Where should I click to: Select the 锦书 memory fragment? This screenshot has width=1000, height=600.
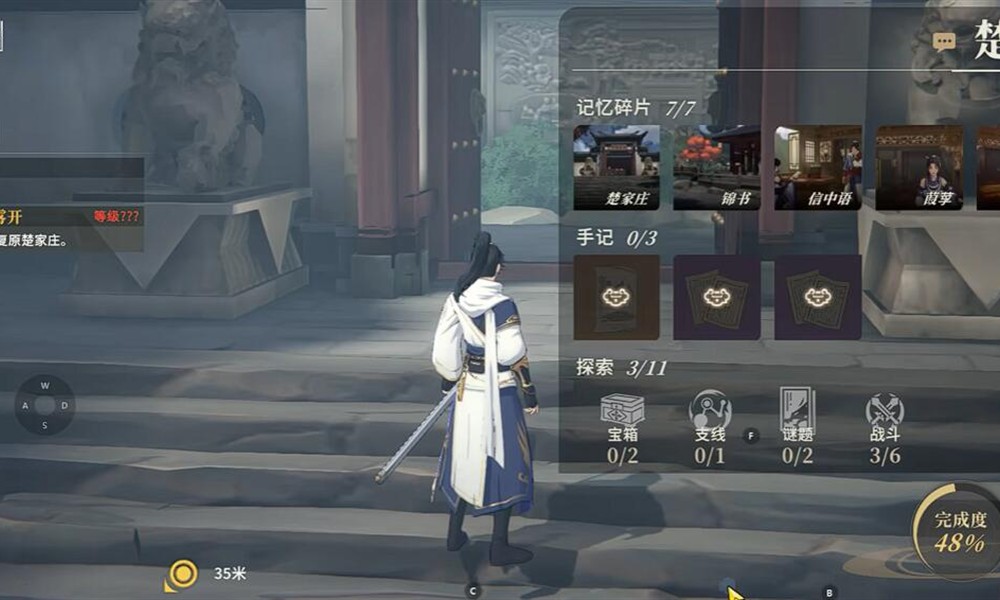pos(716,167)
